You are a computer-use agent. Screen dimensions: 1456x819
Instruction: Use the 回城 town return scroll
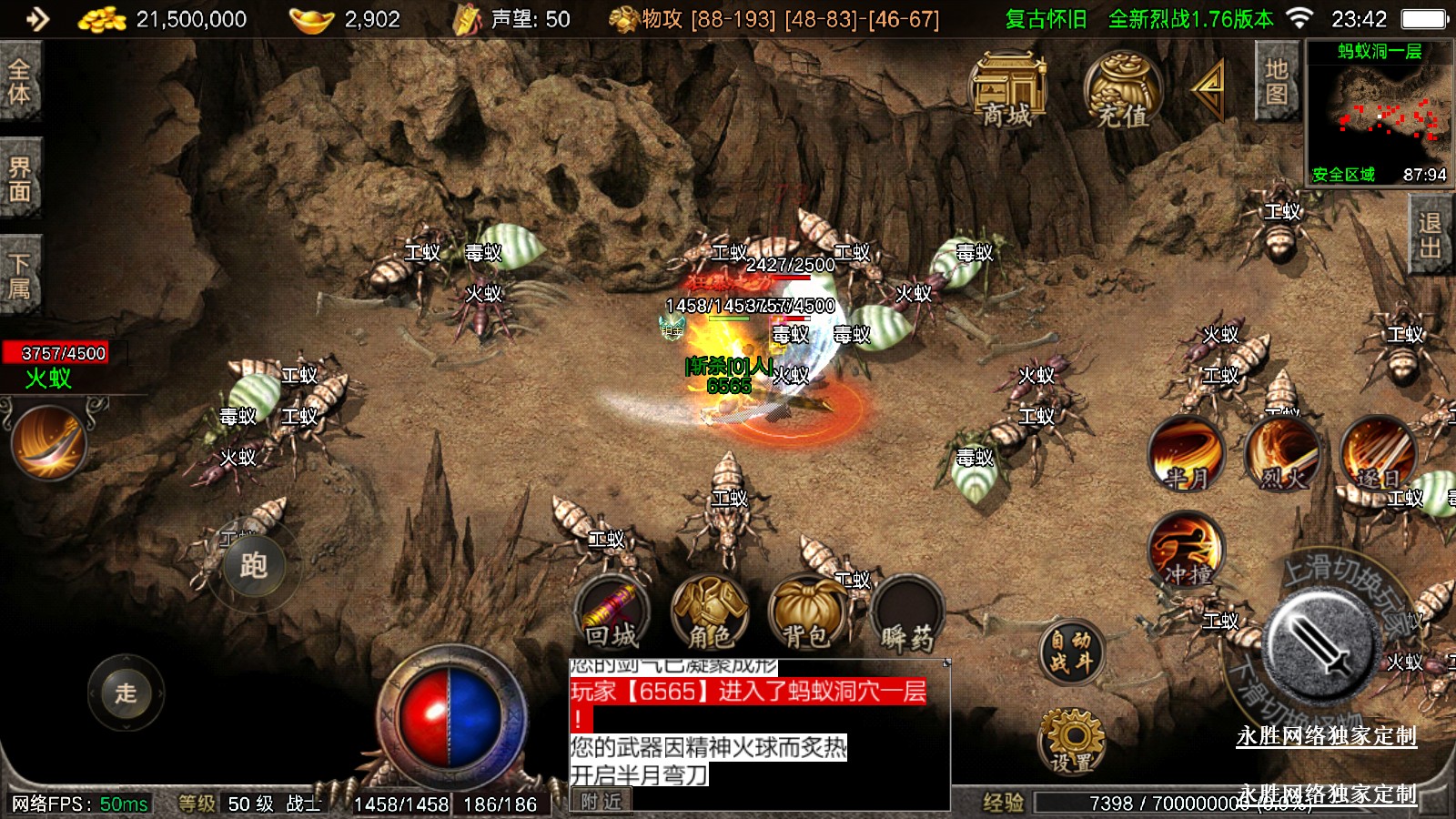pyautogui.click(x=612, y=613)
